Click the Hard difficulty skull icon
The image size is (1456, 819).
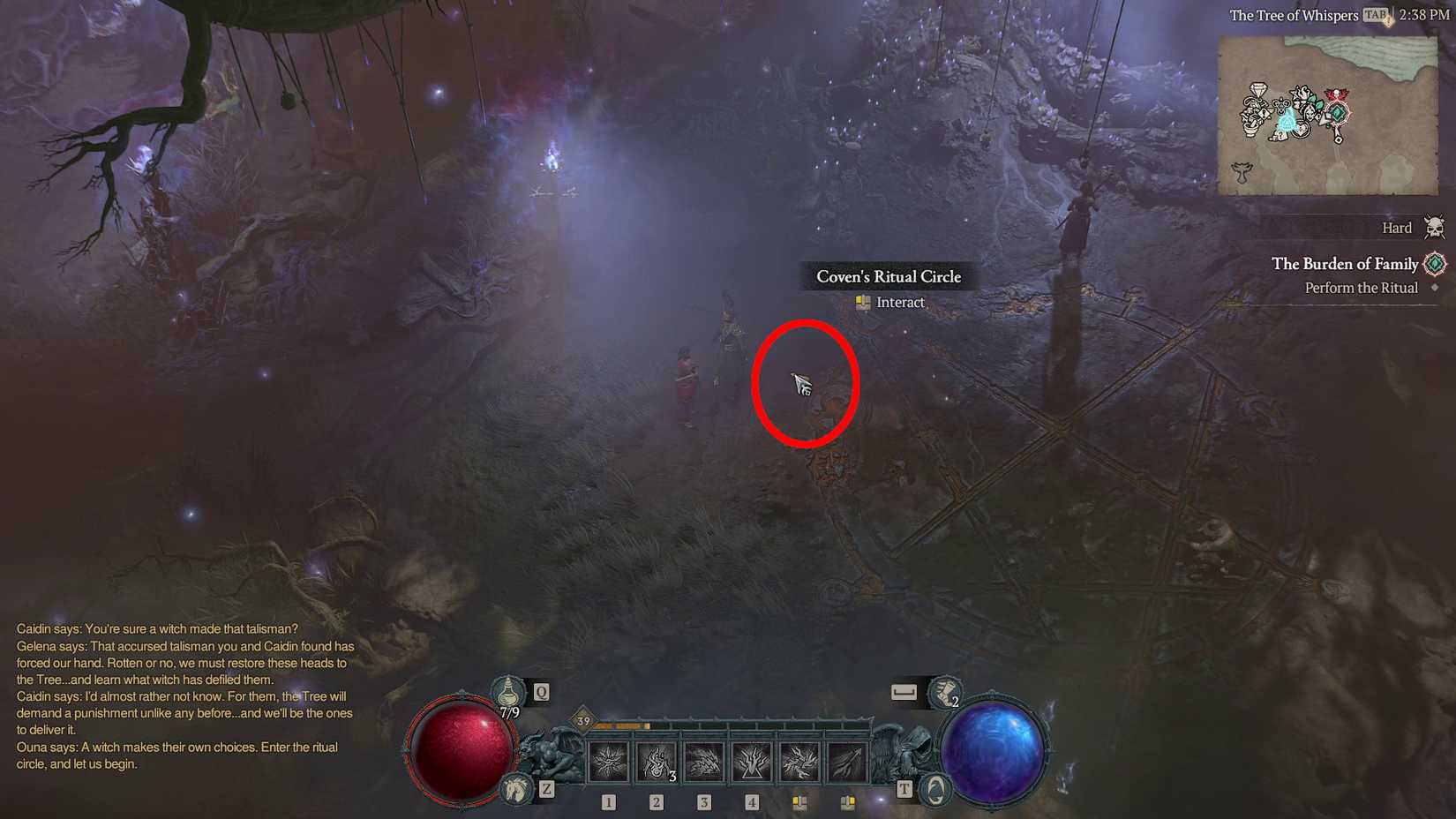pos(1436,228)
